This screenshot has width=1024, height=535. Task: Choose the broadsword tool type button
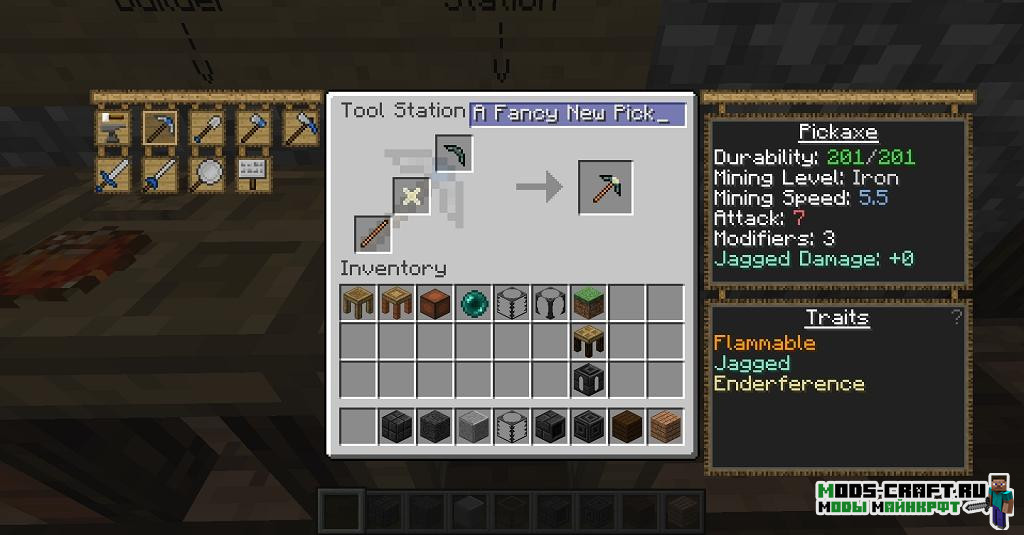pos(113,174)
